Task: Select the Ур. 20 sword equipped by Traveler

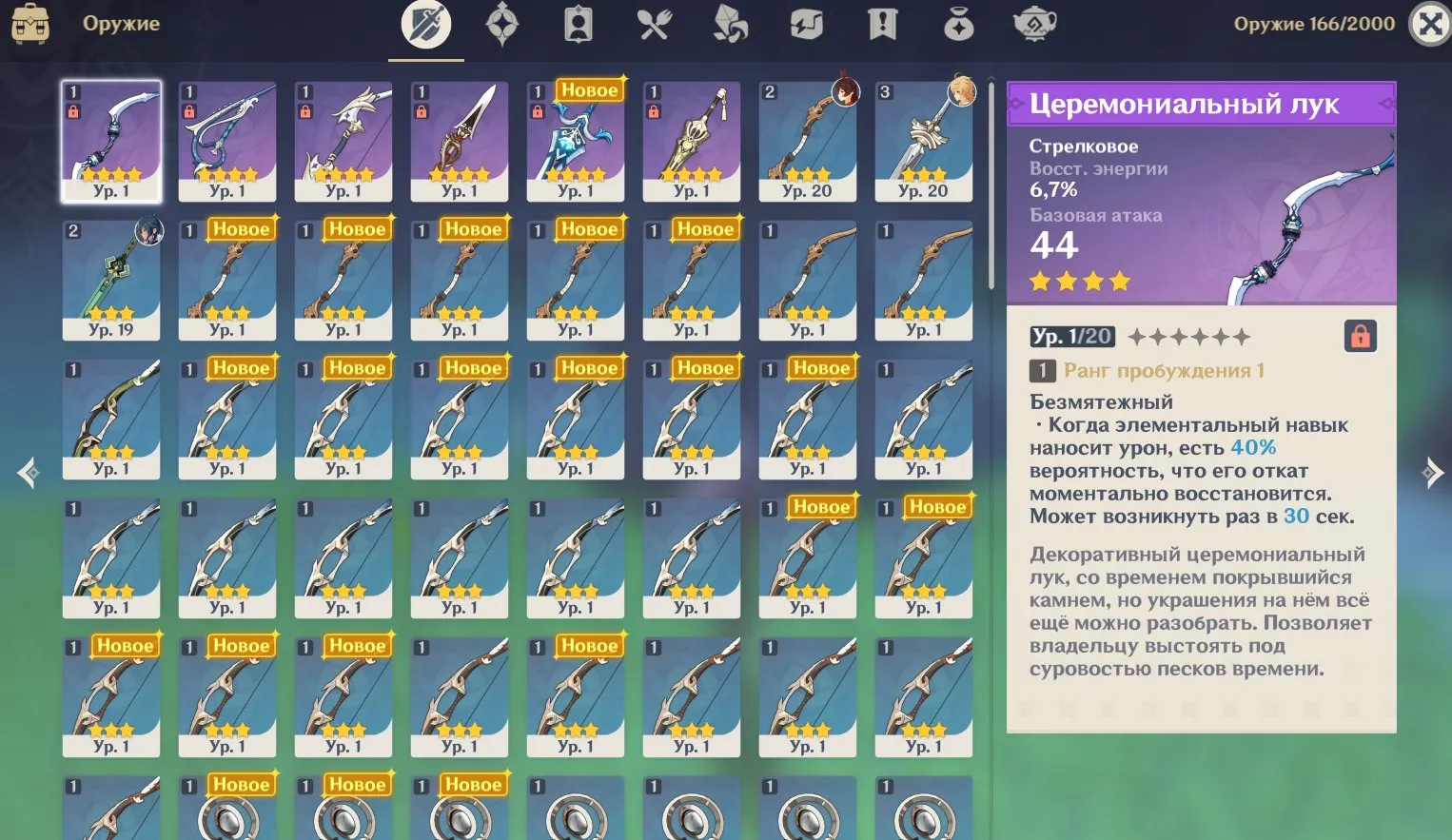Action: [924, 141]
